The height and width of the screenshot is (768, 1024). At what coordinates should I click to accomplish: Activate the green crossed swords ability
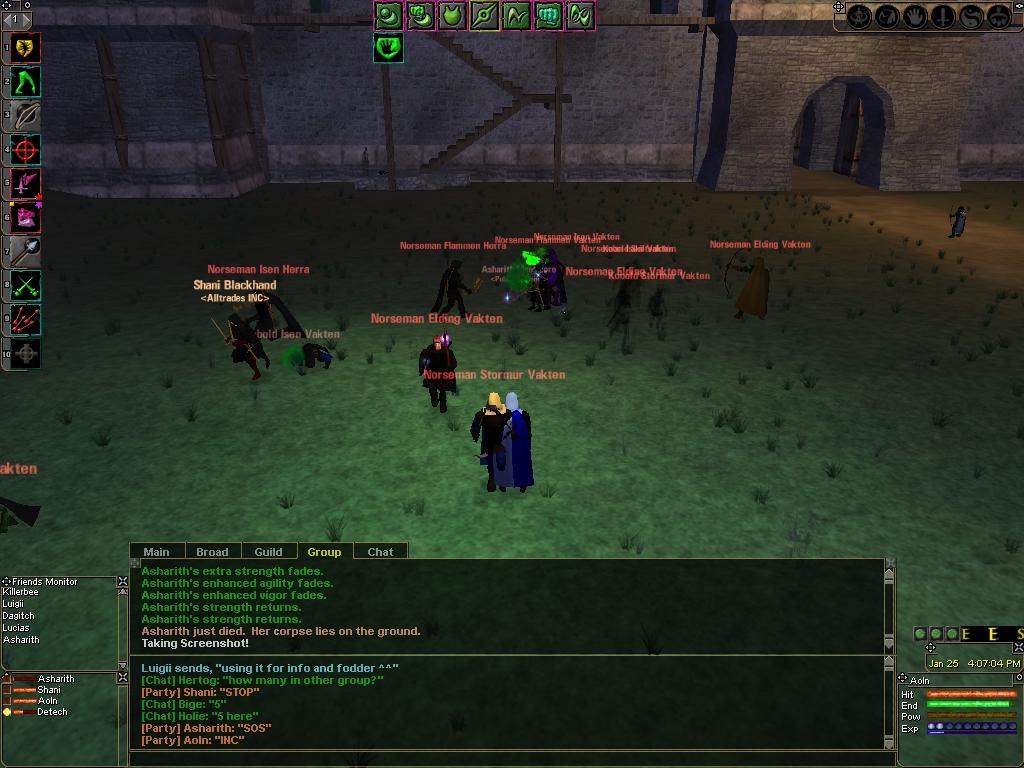coord(26,286)
